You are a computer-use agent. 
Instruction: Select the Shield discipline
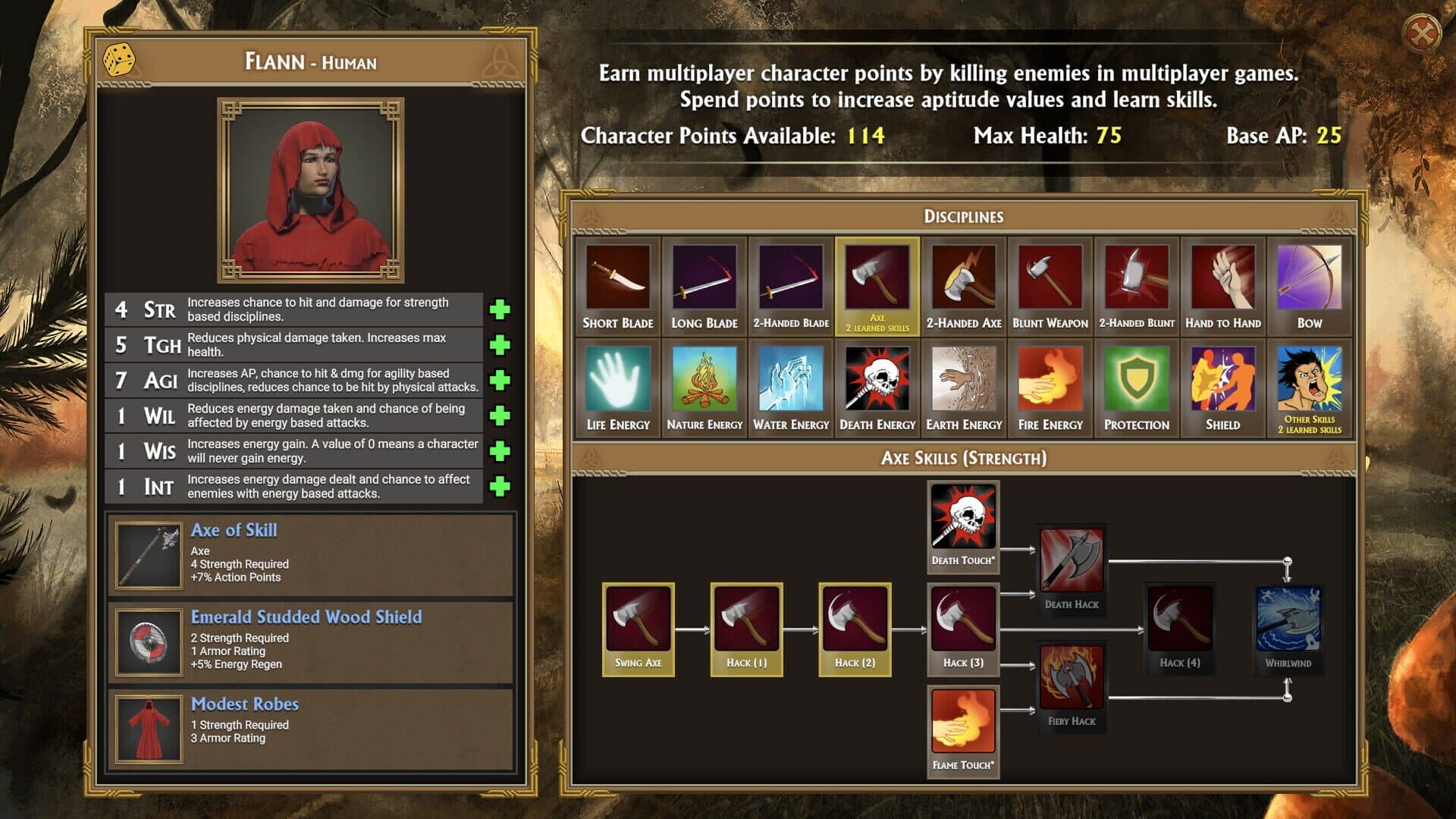coord(1223,387)
